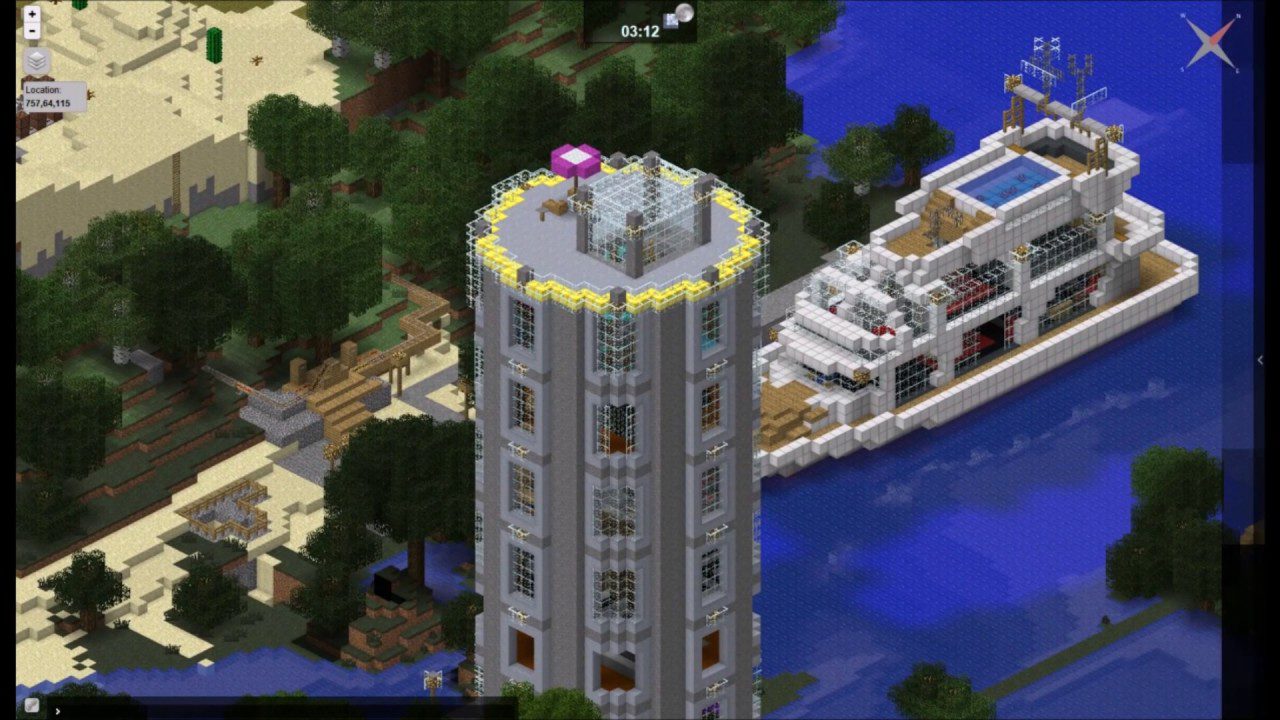This screenshot has height=720, width=1280.
Task: Expand the chevron beside the marker pencil icon
Action: coord(57,712)
